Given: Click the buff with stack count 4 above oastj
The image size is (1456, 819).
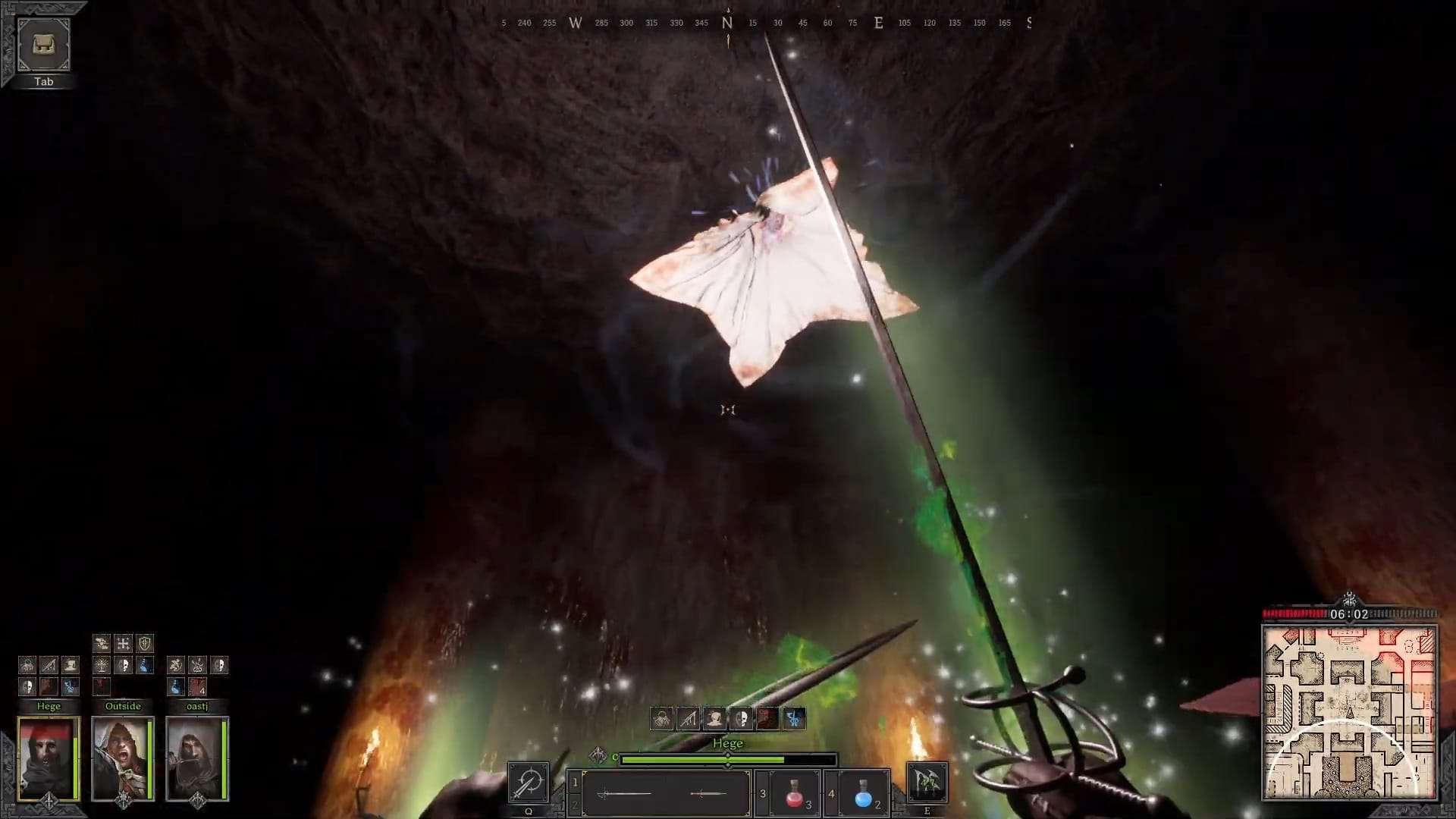Looking at the screenshot, I should coord(198,687).
